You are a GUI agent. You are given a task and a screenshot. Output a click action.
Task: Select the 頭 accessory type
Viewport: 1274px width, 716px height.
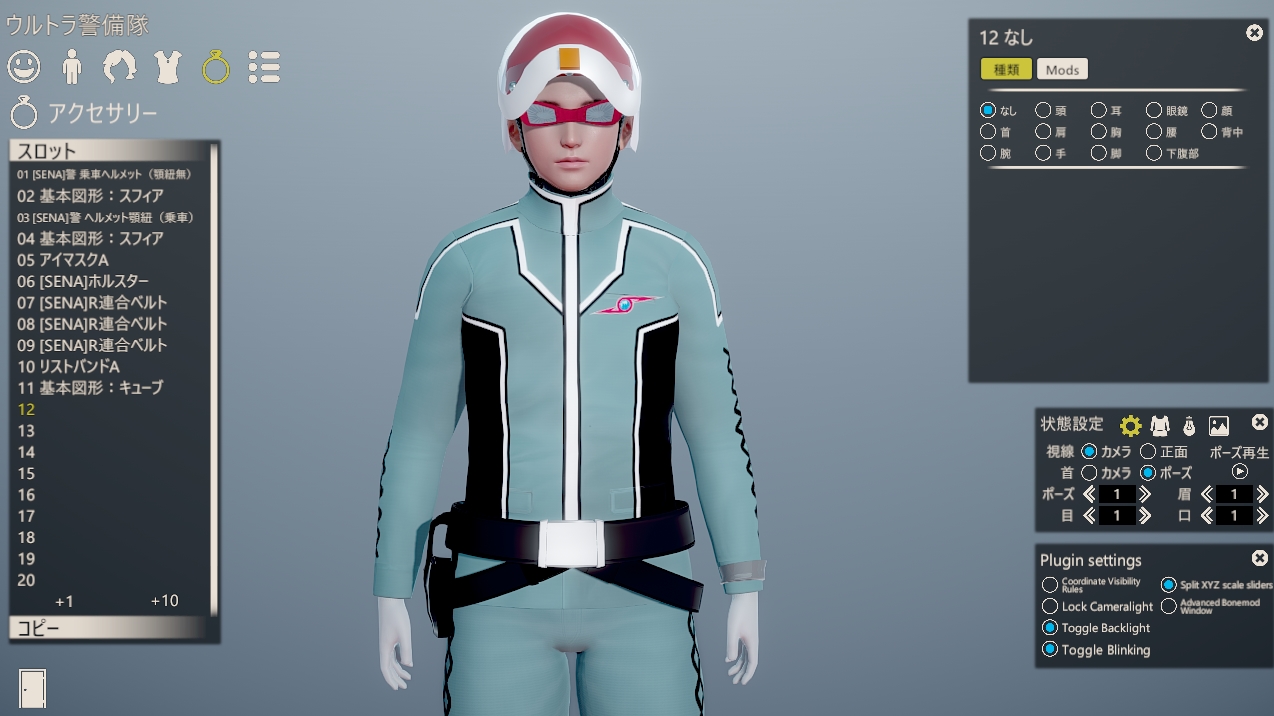coord(1043,110)
